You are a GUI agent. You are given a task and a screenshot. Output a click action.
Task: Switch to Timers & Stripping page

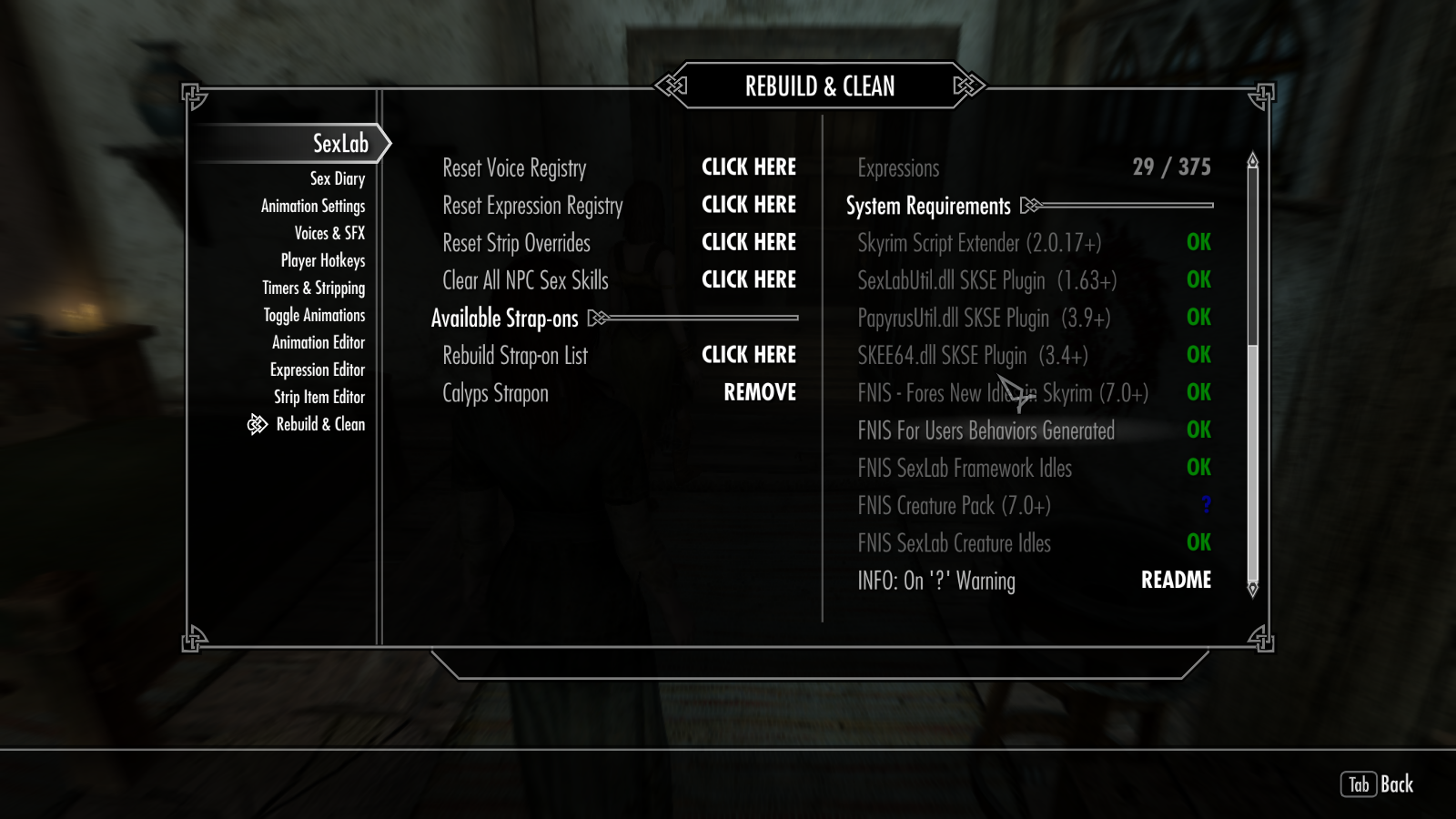(x=314, y=288)
